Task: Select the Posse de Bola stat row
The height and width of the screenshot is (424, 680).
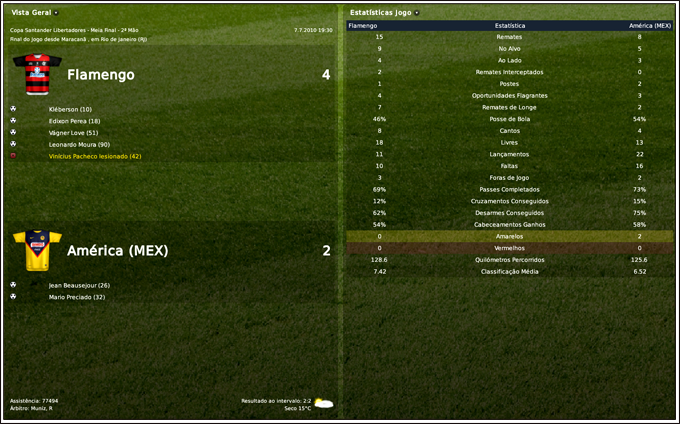Action: 510,119
